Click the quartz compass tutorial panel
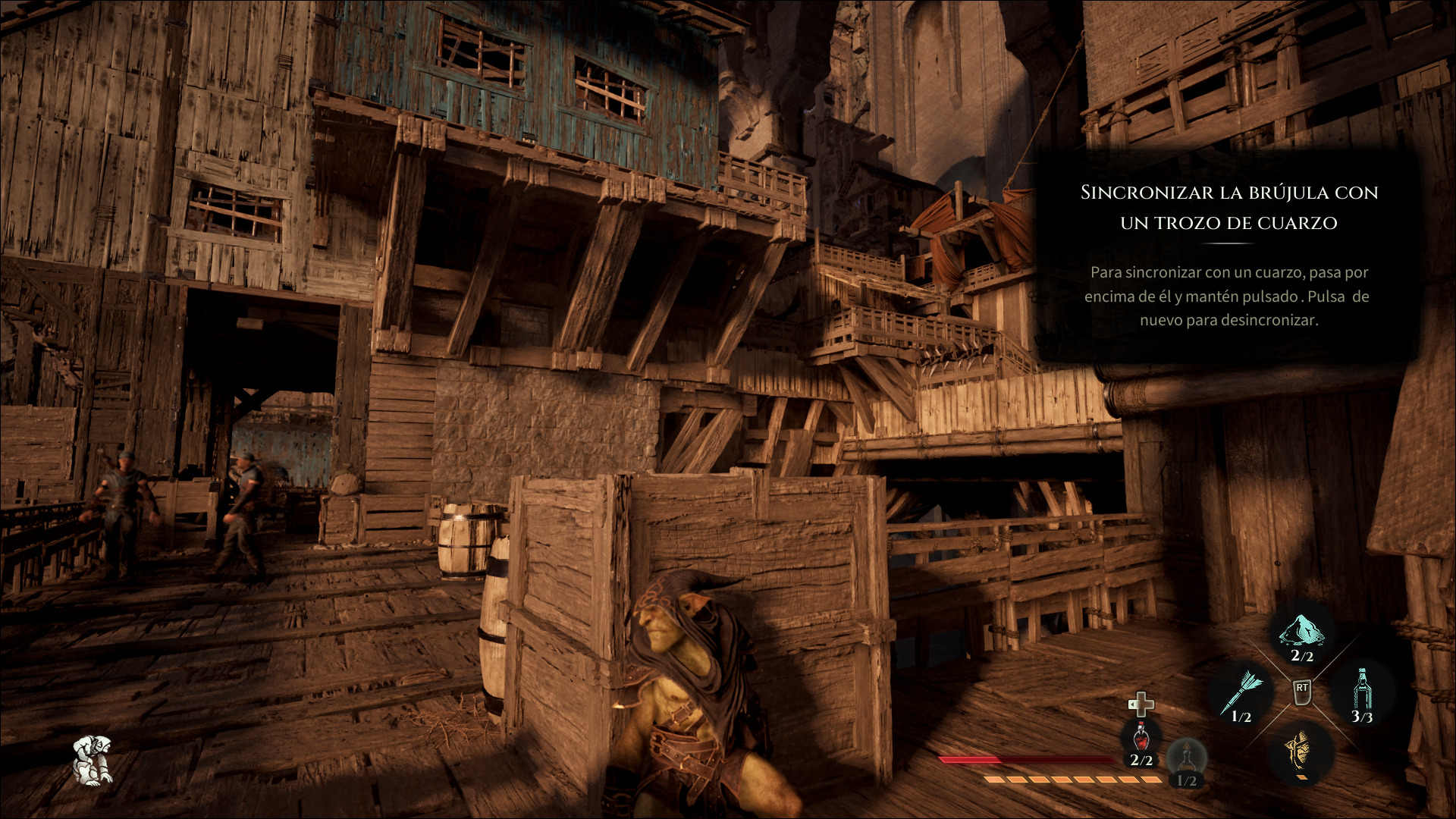 1228,254
